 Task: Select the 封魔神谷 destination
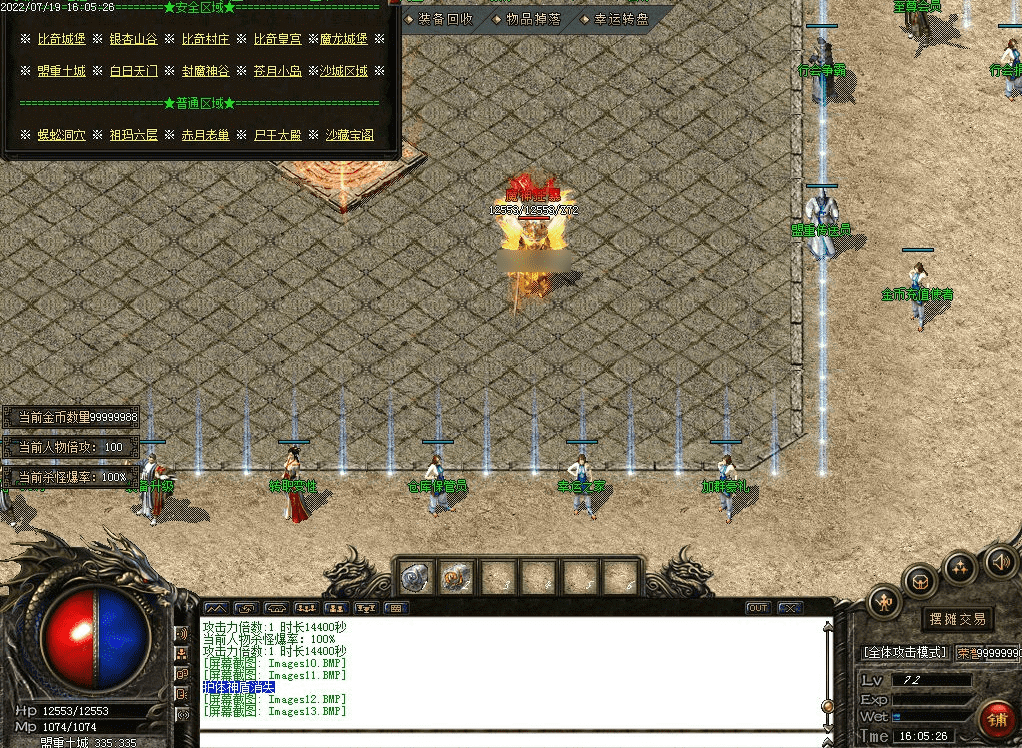coord(205,71)
